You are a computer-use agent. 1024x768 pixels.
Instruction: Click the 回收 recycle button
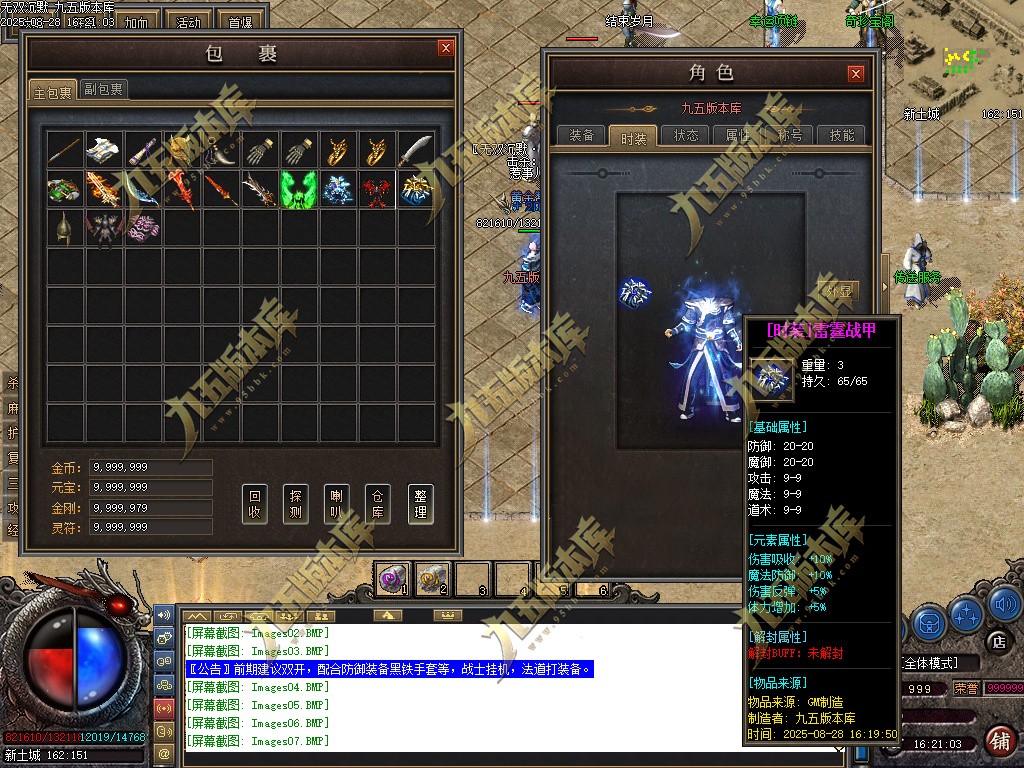tap(256, 505)
